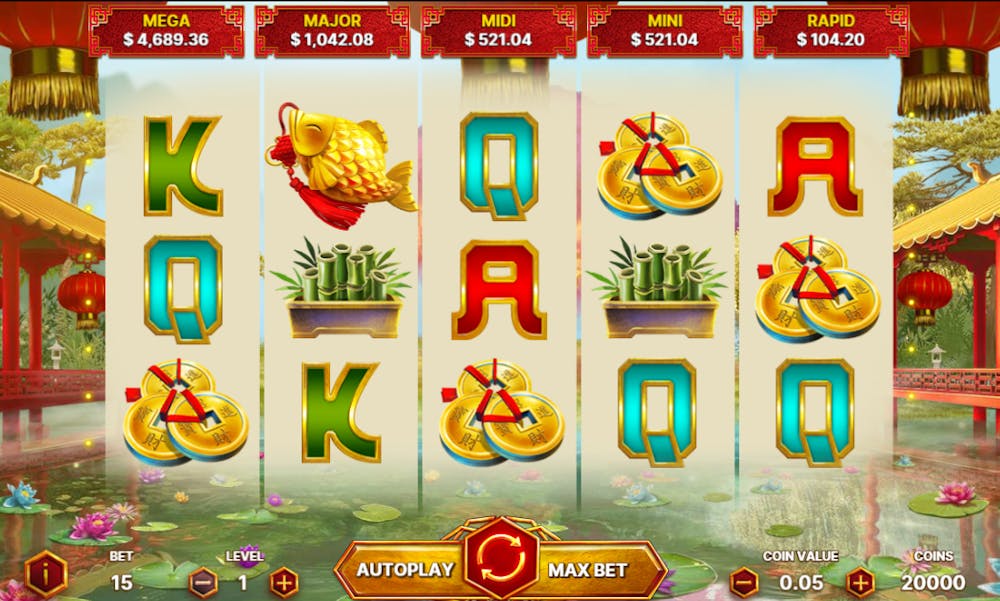This screenshot has width=1000, height=601.
Task: Start Autoplay mode
Action: click(405, 570)
